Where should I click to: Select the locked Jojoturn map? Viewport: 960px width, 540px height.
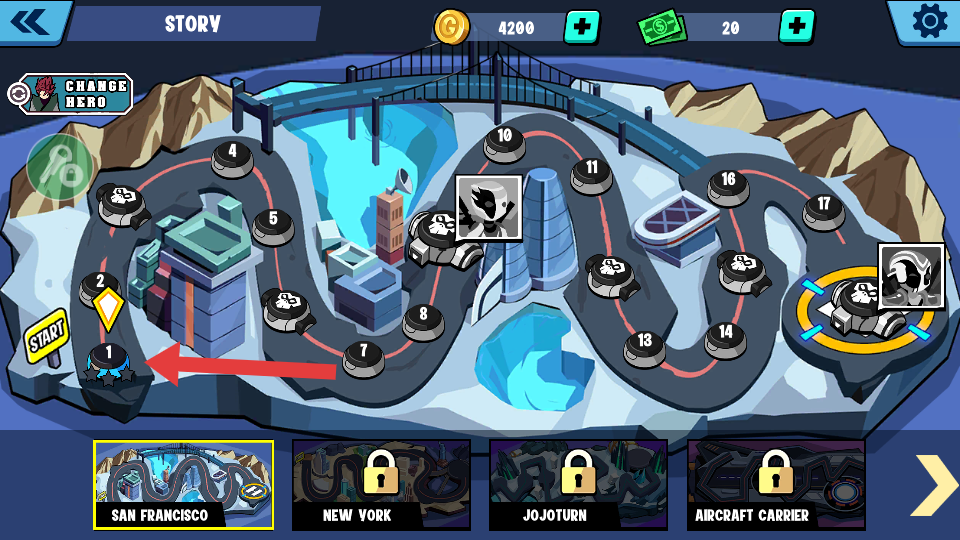(578, 485)
